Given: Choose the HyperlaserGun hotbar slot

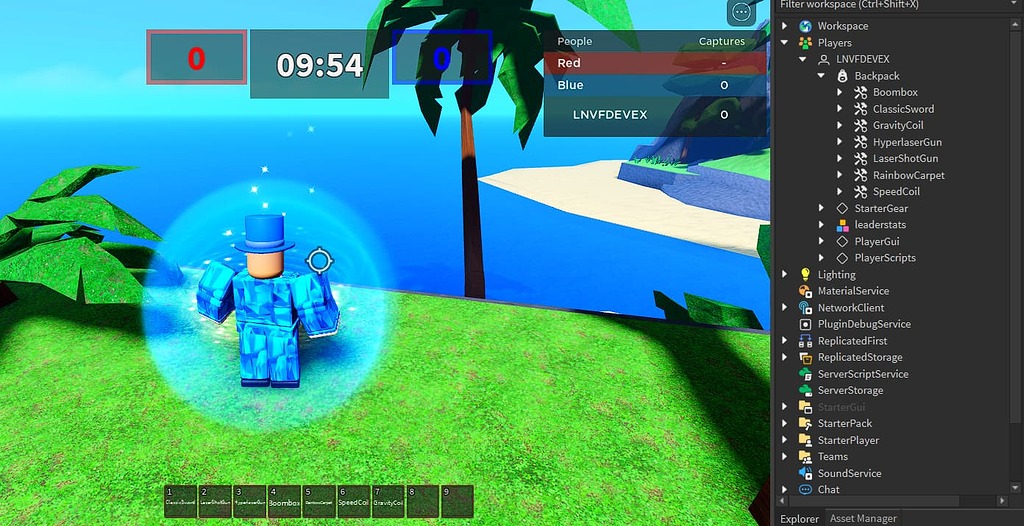Looking at the screenshot, I should pos(249,501).
